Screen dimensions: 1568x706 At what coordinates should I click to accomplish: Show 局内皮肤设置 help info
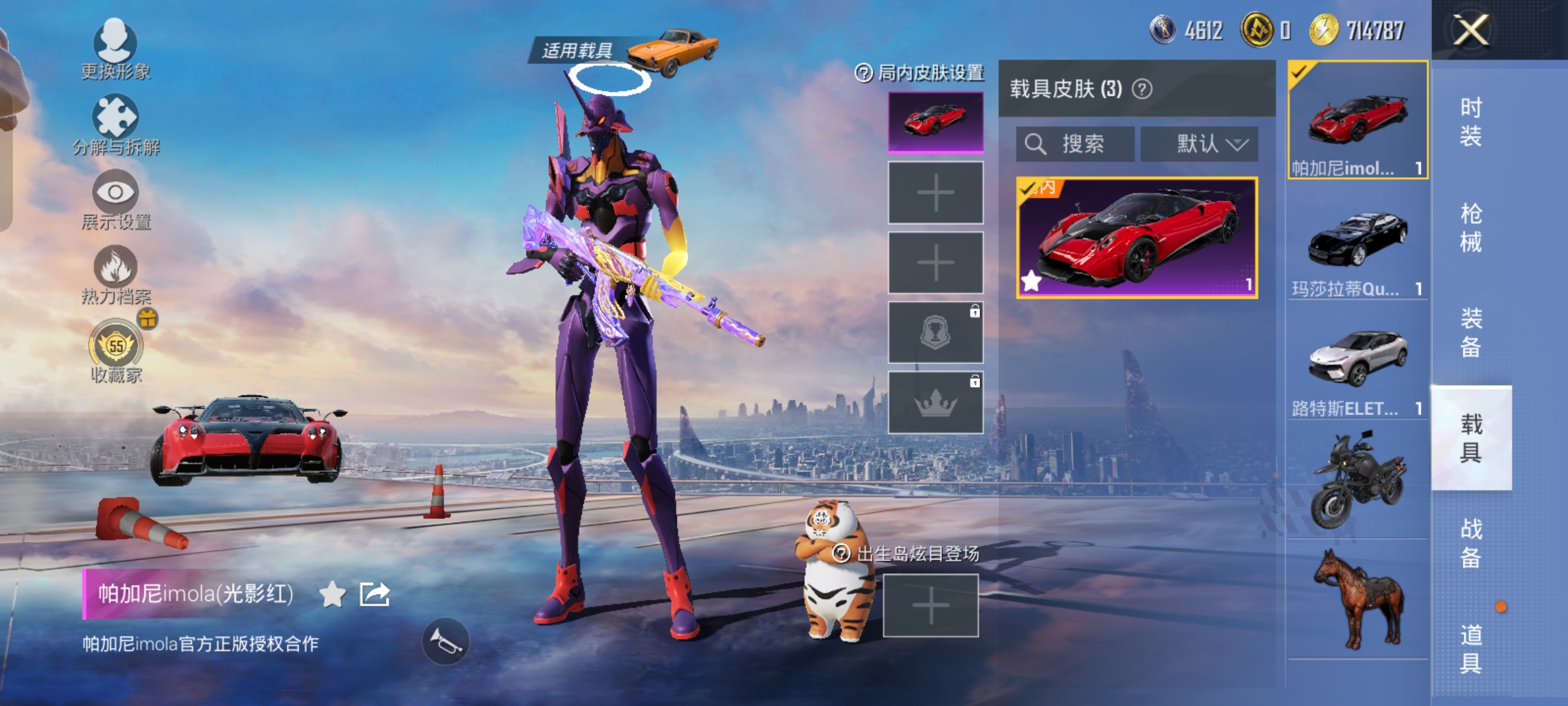[864, 73]
